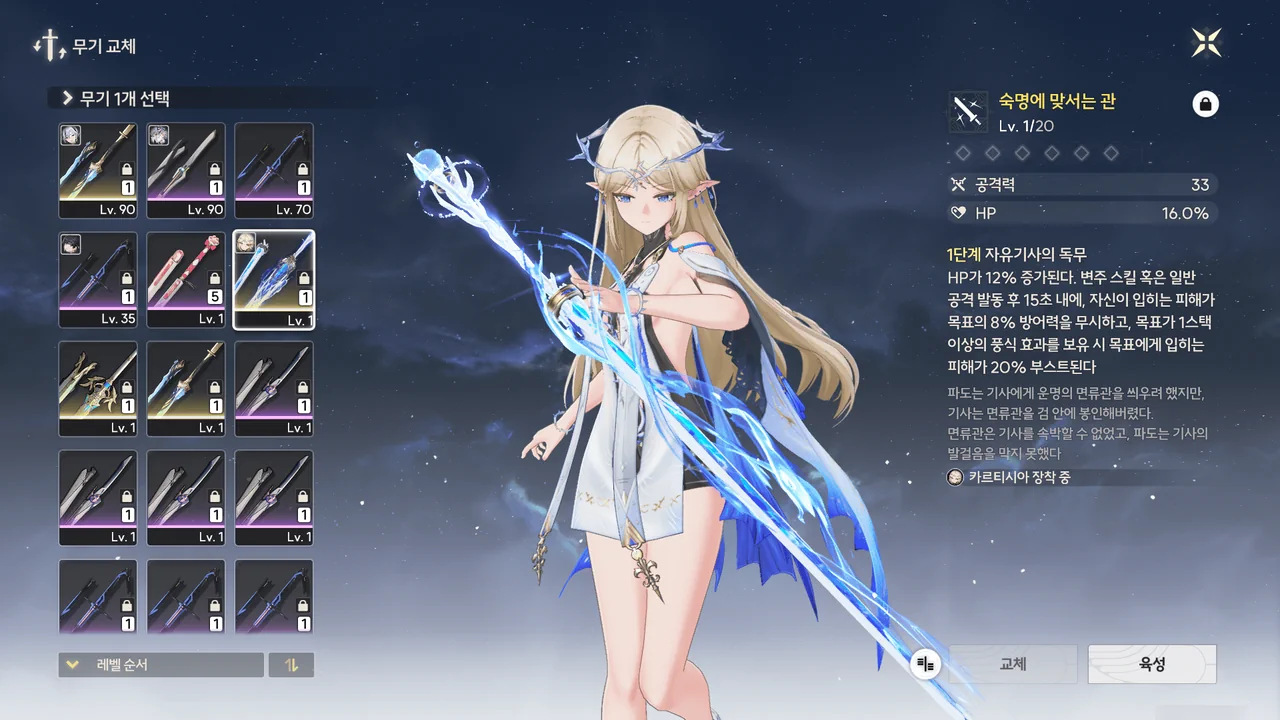
Task: Select the purple-rarity Lv. 90 gray sword
Action: [x=186, y=170]
